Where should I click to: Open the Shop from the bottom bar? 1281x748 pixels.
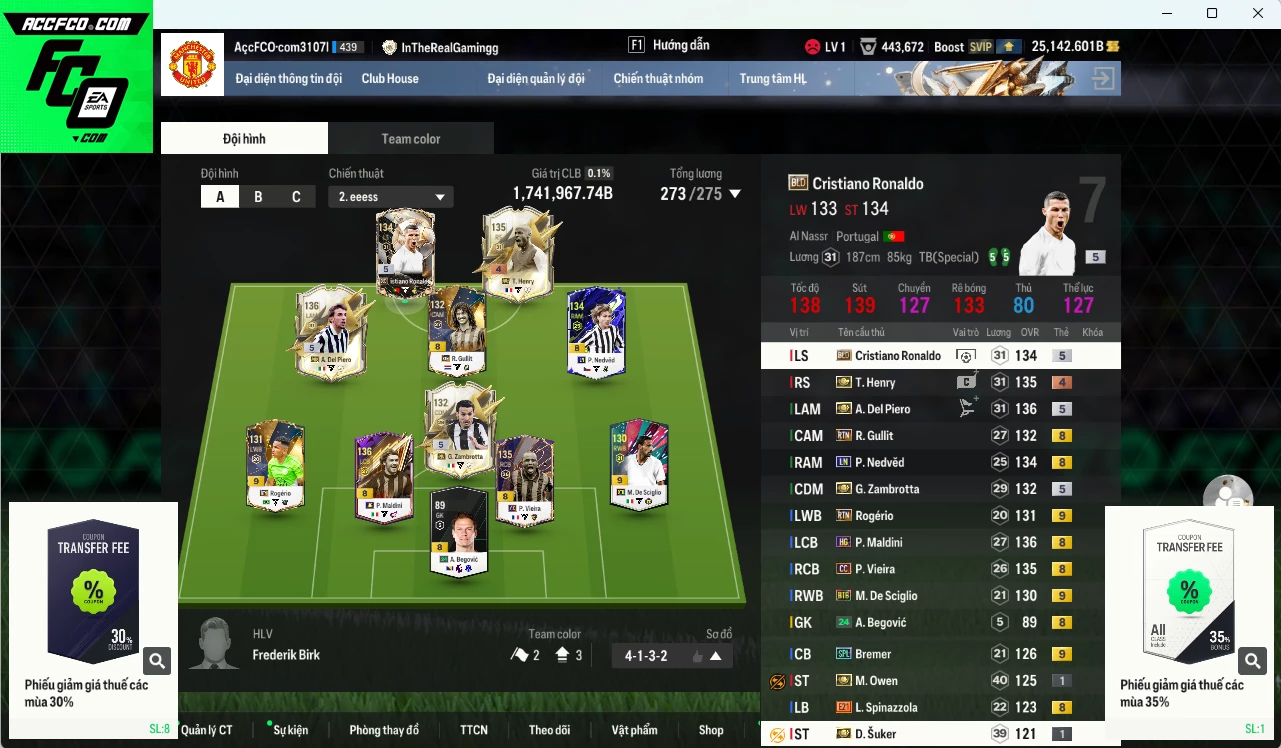tap(711, 730)
